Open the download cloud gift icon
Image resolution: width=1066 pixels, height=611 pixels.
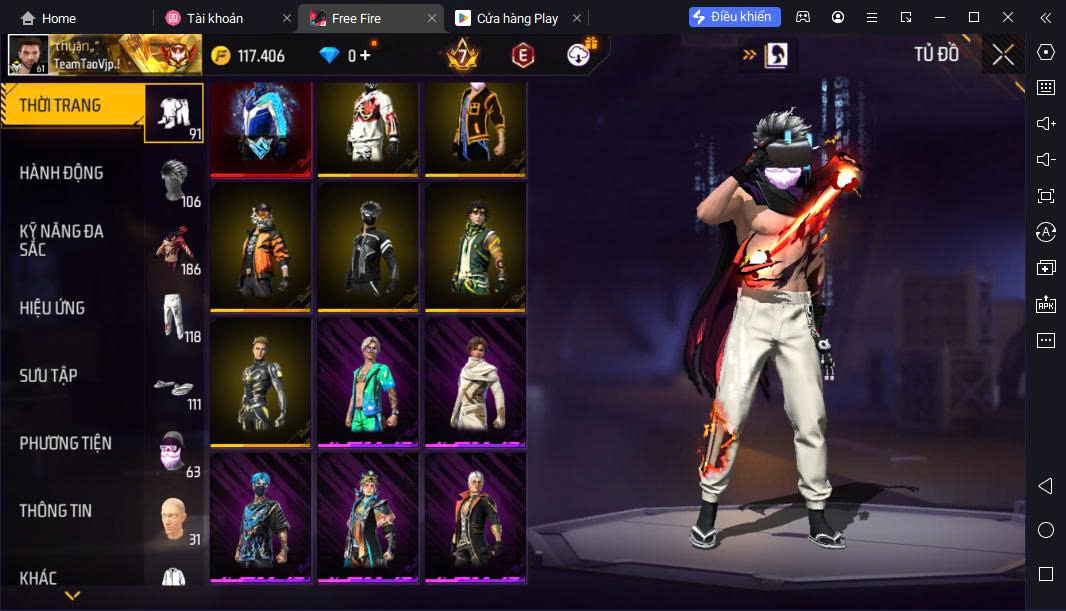coord(579,55)
